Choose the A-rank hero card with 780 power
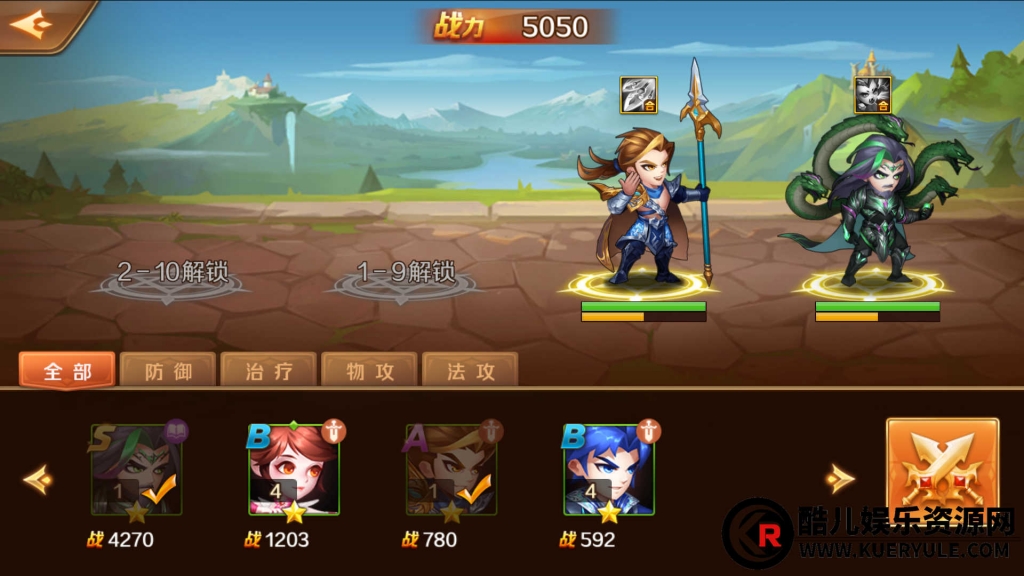The height and width of the screenshot is (576, 1024). [451, 470]
